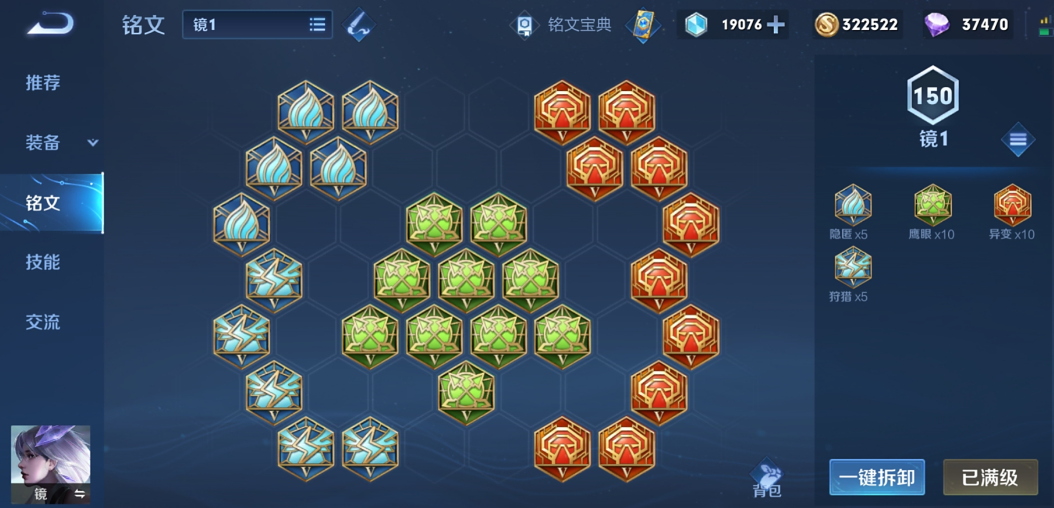This screenshot has height=508, width=1054.
Task: Switch hero using the 镜 portrait
Action: point(50,463)
